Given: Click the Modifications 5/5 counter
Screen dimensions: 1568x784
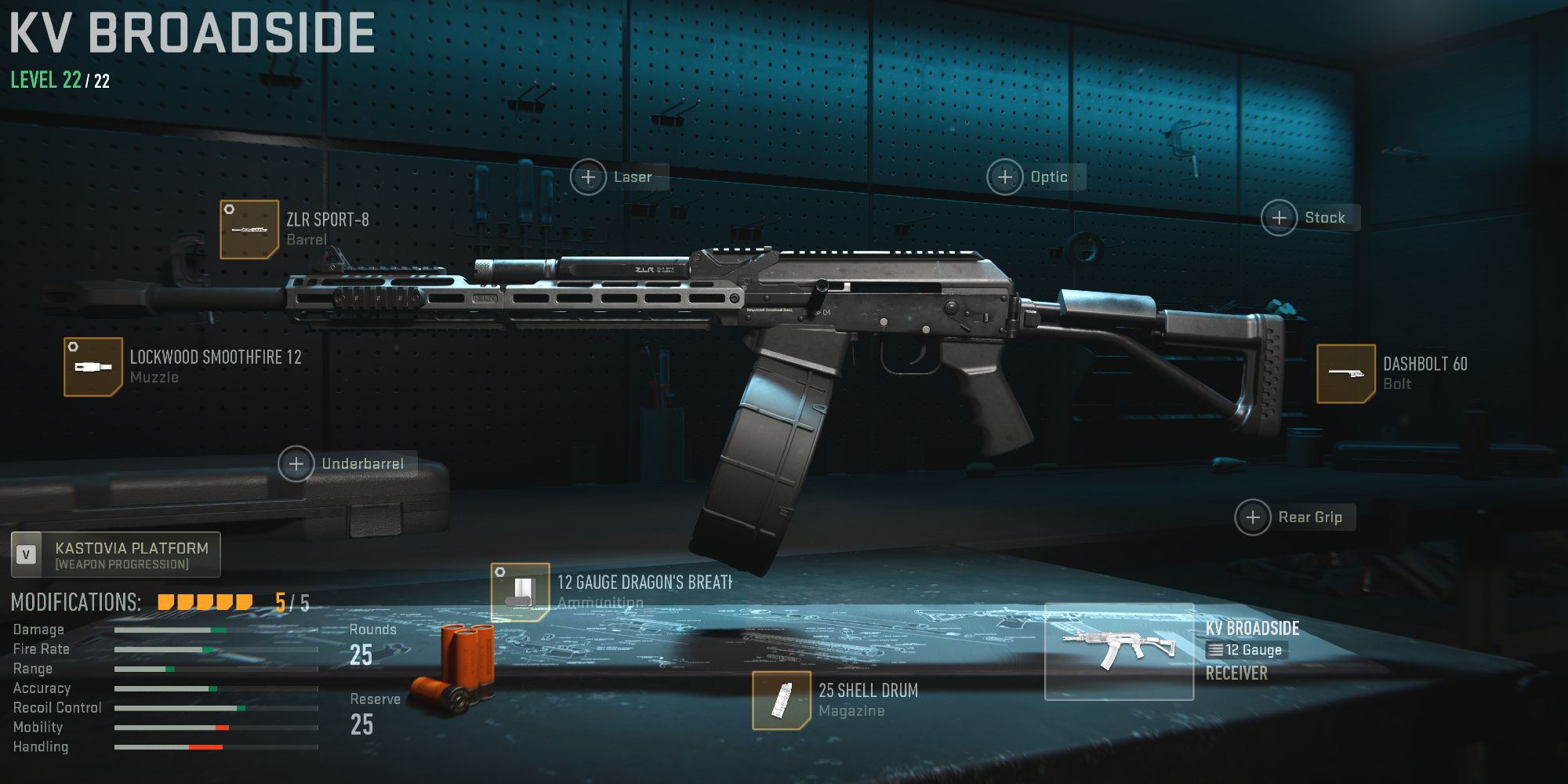Looking at the screenshot, I should (x=284, y=601).
